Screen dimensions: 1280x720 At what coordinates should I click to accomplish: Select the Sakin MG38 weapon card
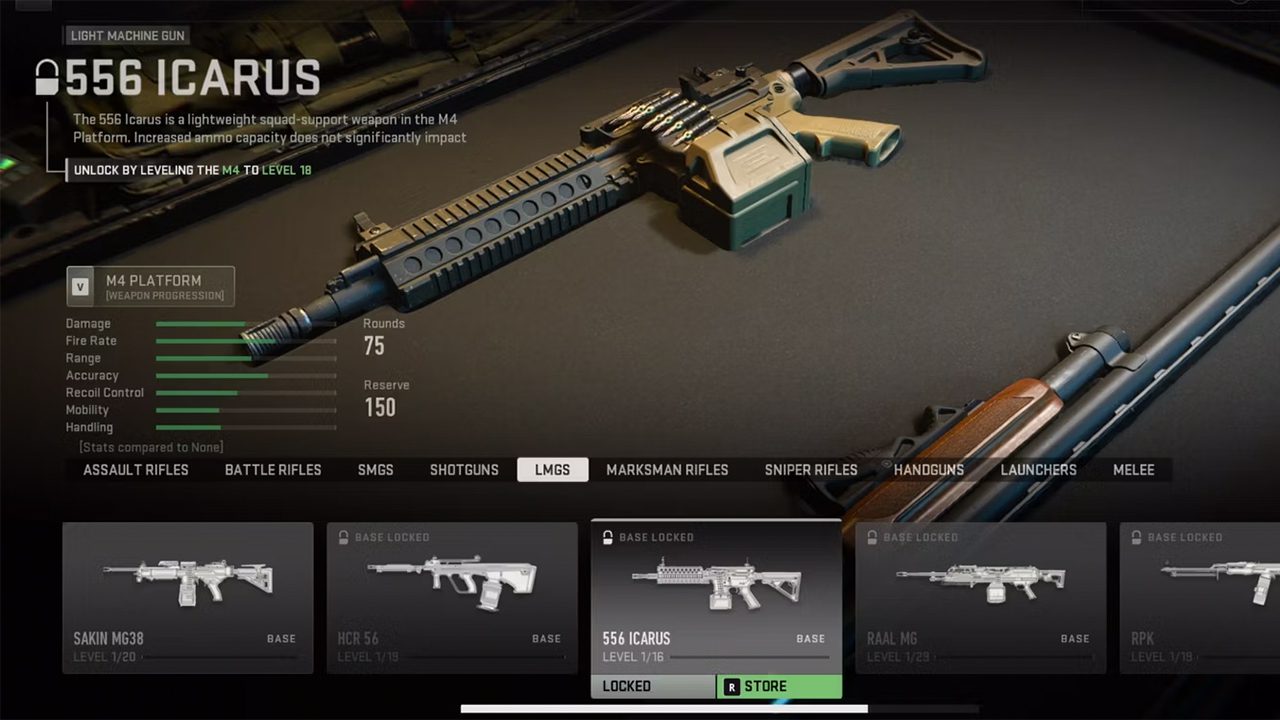188,597
